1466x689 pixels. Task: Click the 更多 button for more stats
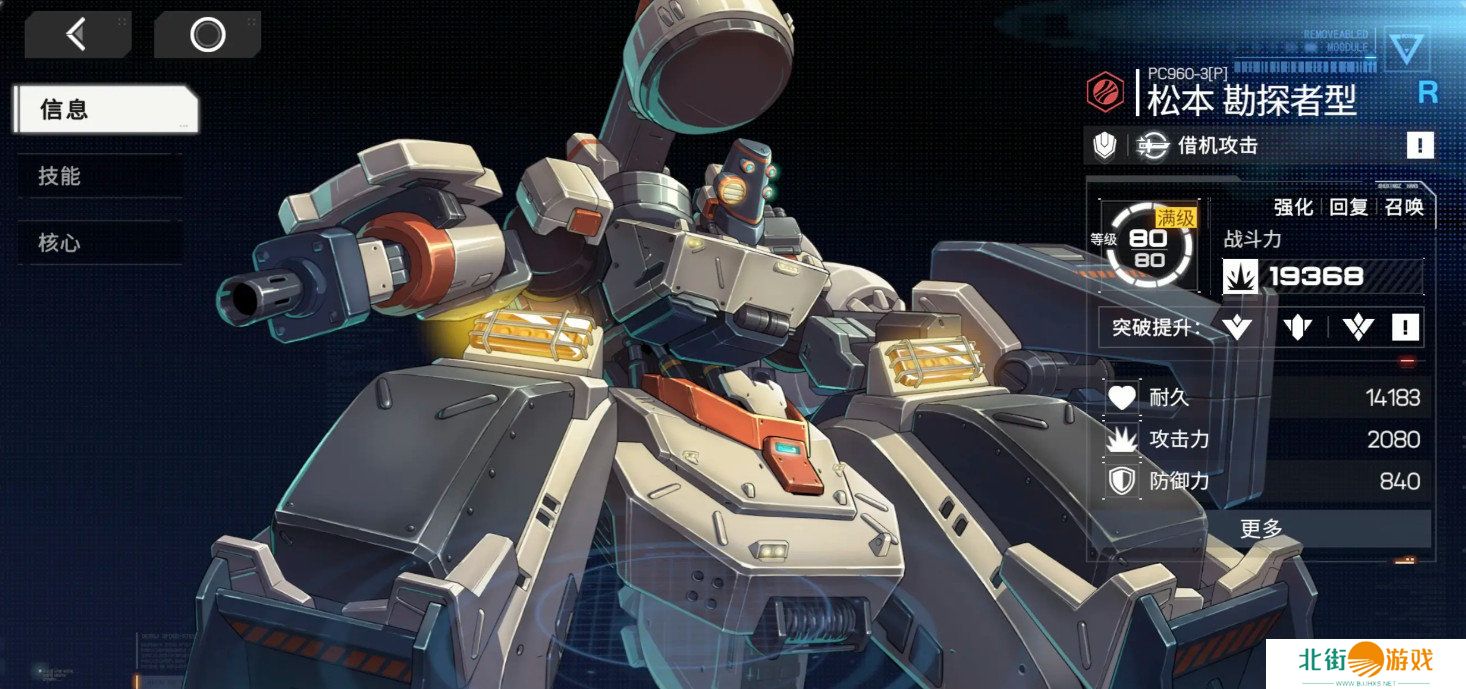point(1260,529)
